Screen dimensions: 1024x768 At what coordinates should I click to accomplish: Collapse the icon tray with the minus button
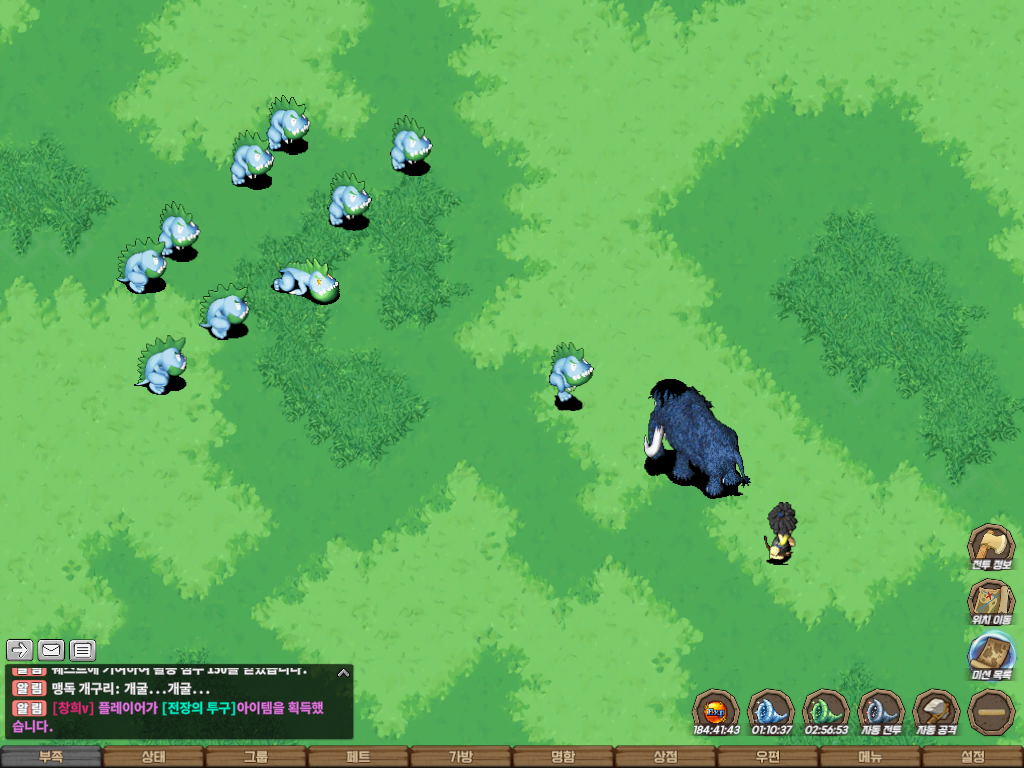click(991, 711)
